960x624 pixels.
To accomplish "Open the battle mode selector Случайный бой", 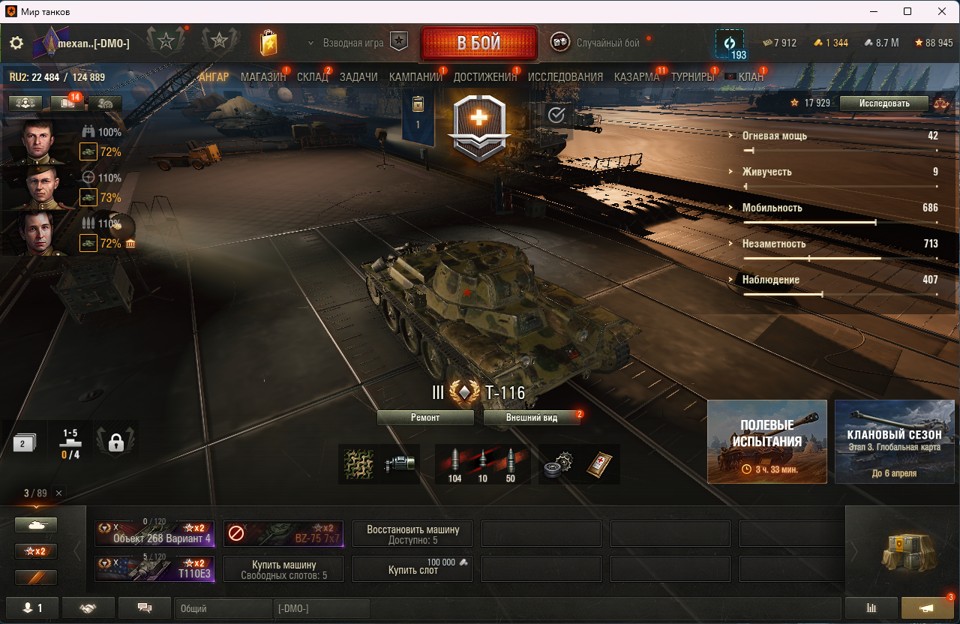I will pos(596,43).
